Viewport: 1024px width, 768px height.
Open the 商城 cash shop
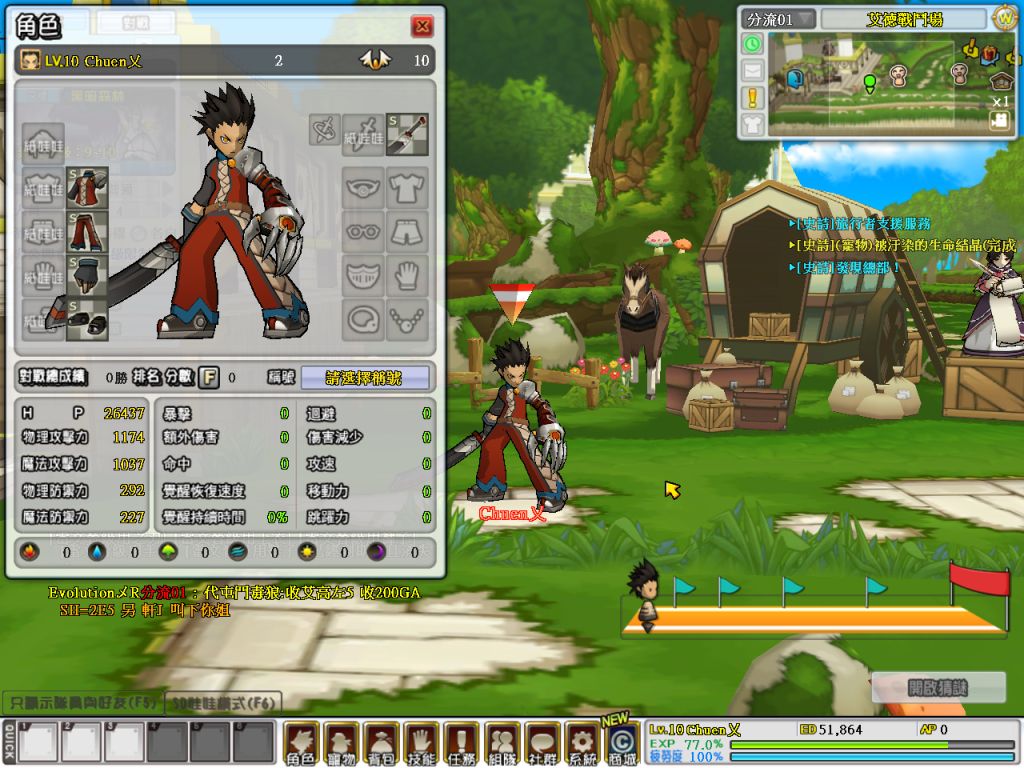[621, 743]
